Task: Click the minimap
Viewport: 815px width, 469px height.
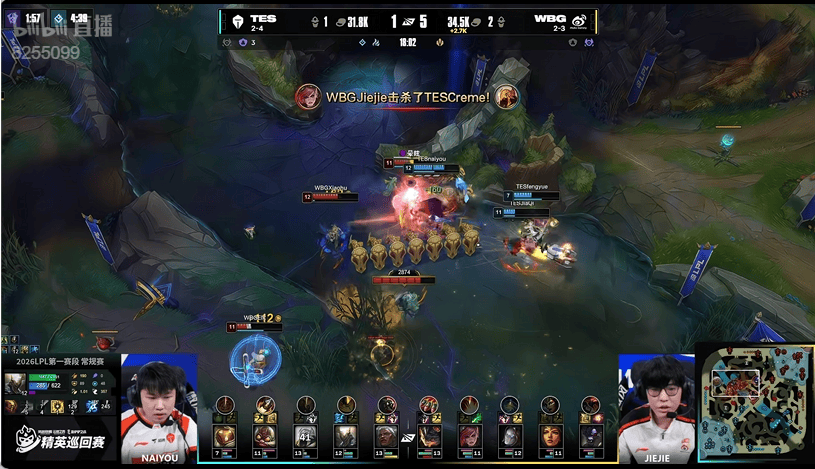Action: (x=754, y=405)
